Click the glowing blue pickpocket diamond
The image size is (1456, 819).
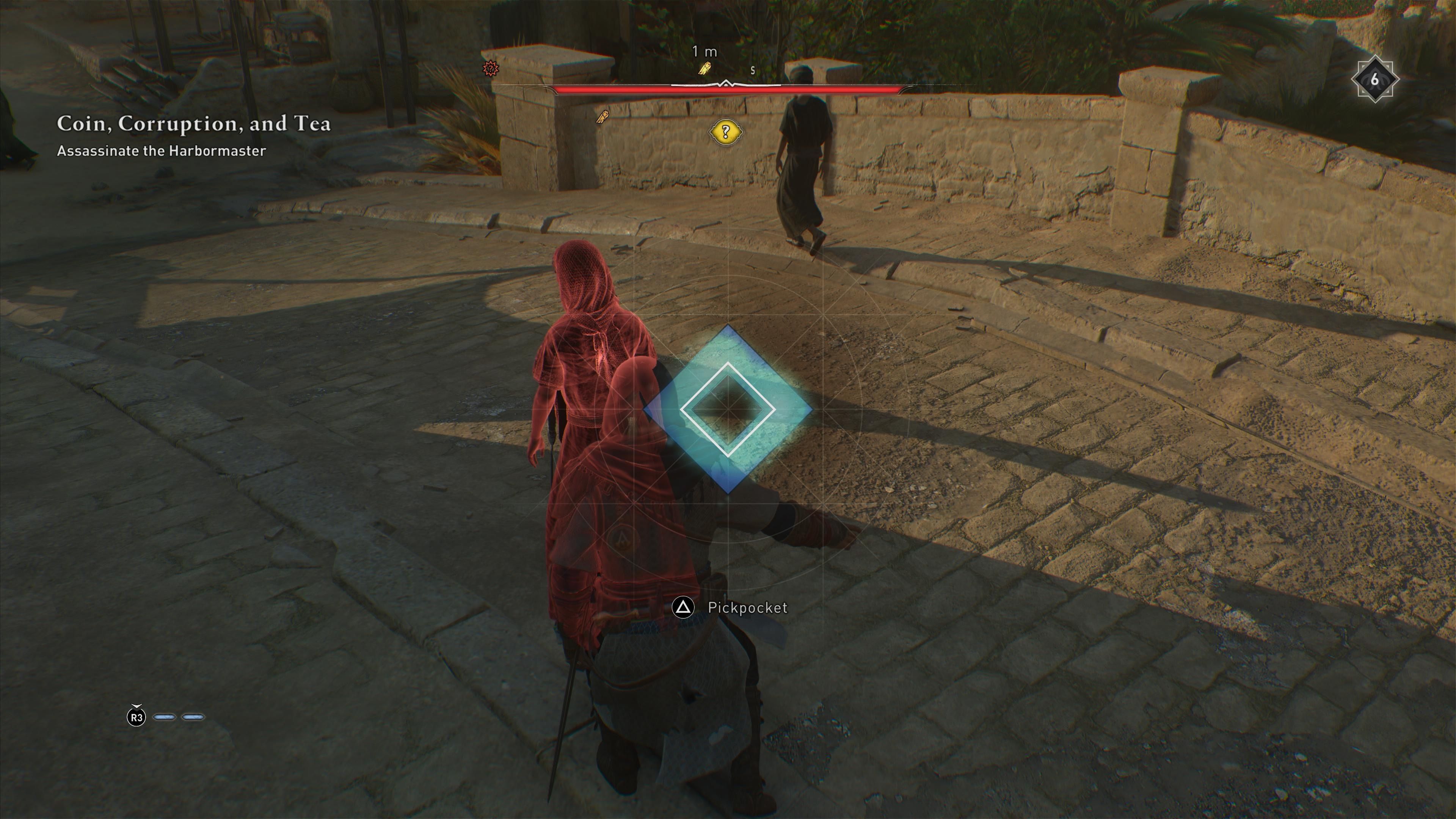[x=728, y=409]
